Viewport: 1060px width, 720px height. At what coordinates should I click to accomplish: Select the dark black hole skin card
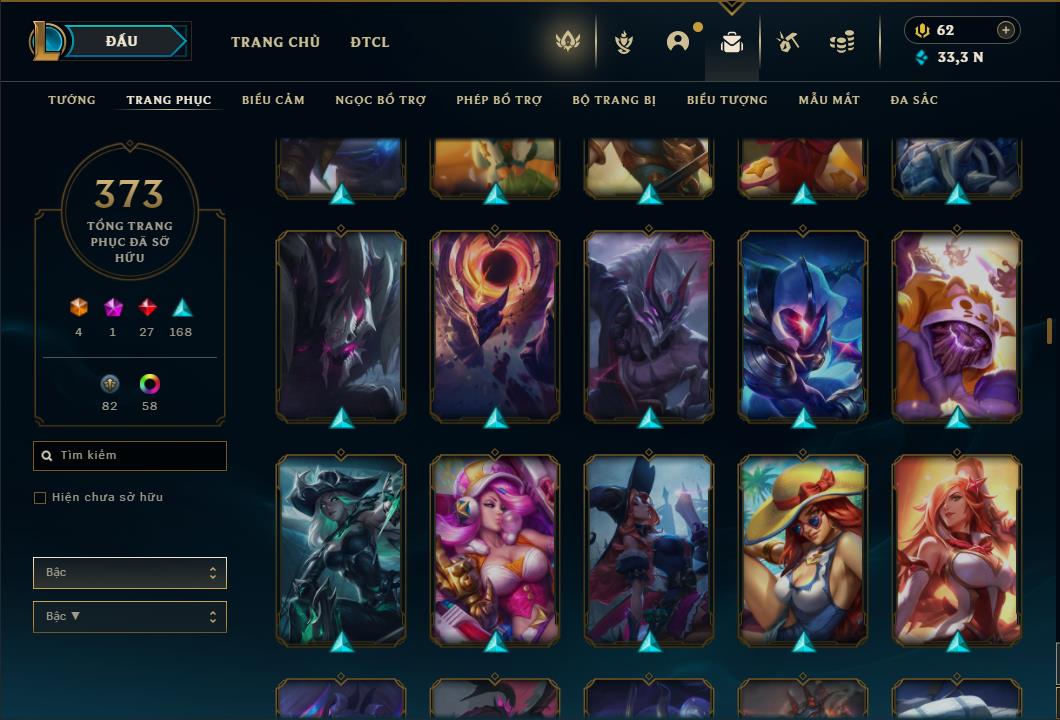point(495,325)
